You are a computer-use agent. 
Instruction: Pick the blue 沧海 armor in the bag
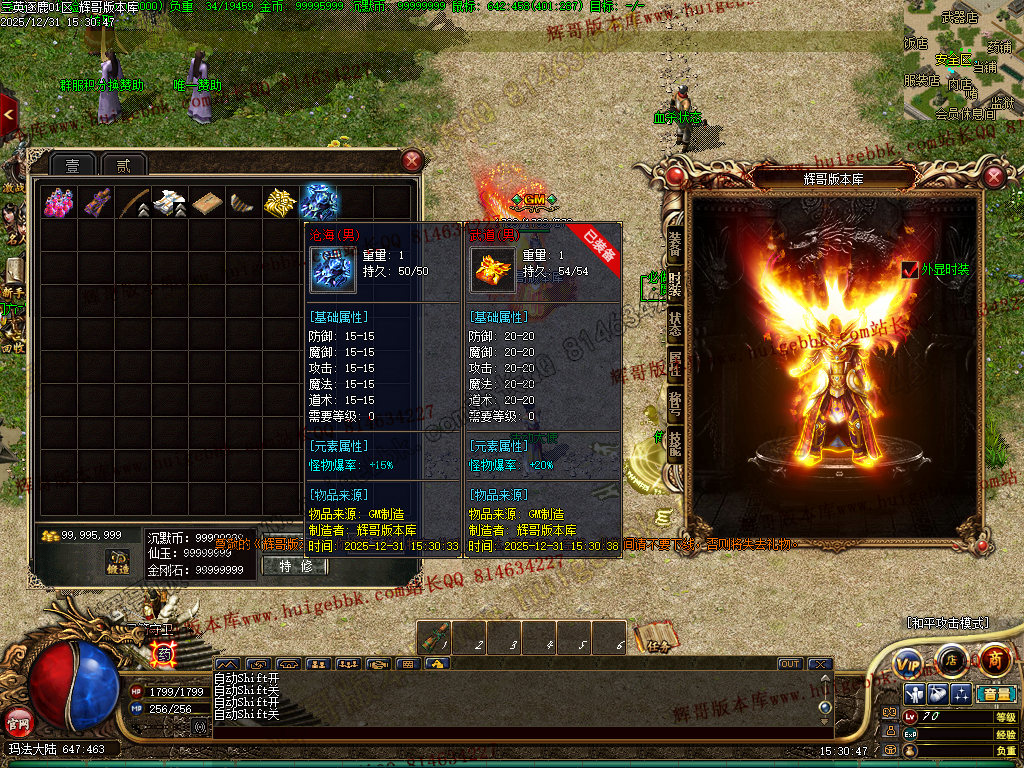[x=320, y=202]
